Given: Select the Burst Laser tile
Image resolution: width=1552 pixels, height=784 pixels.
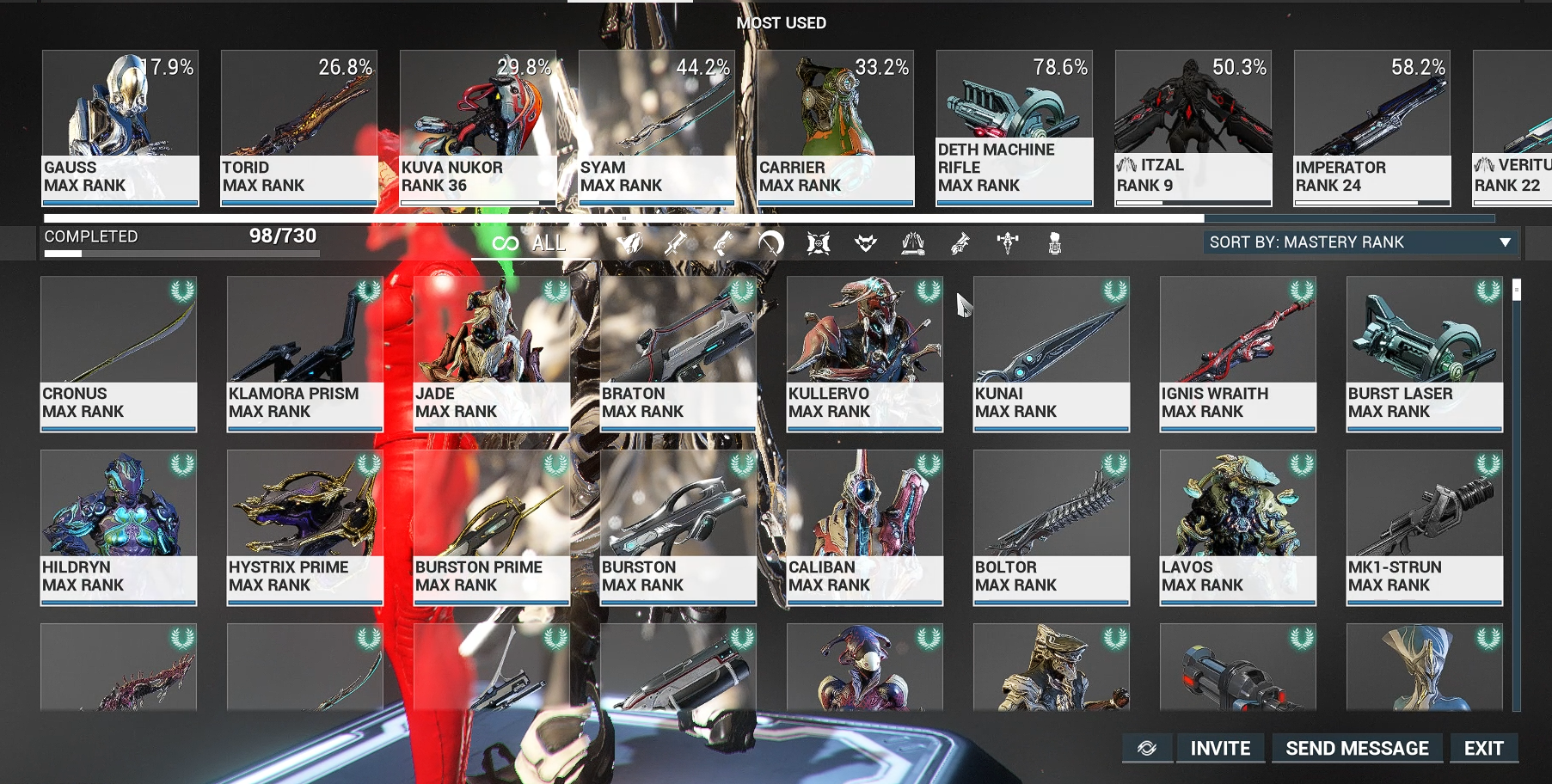Looking at the screenshot, I should (x=1425, y=353).
